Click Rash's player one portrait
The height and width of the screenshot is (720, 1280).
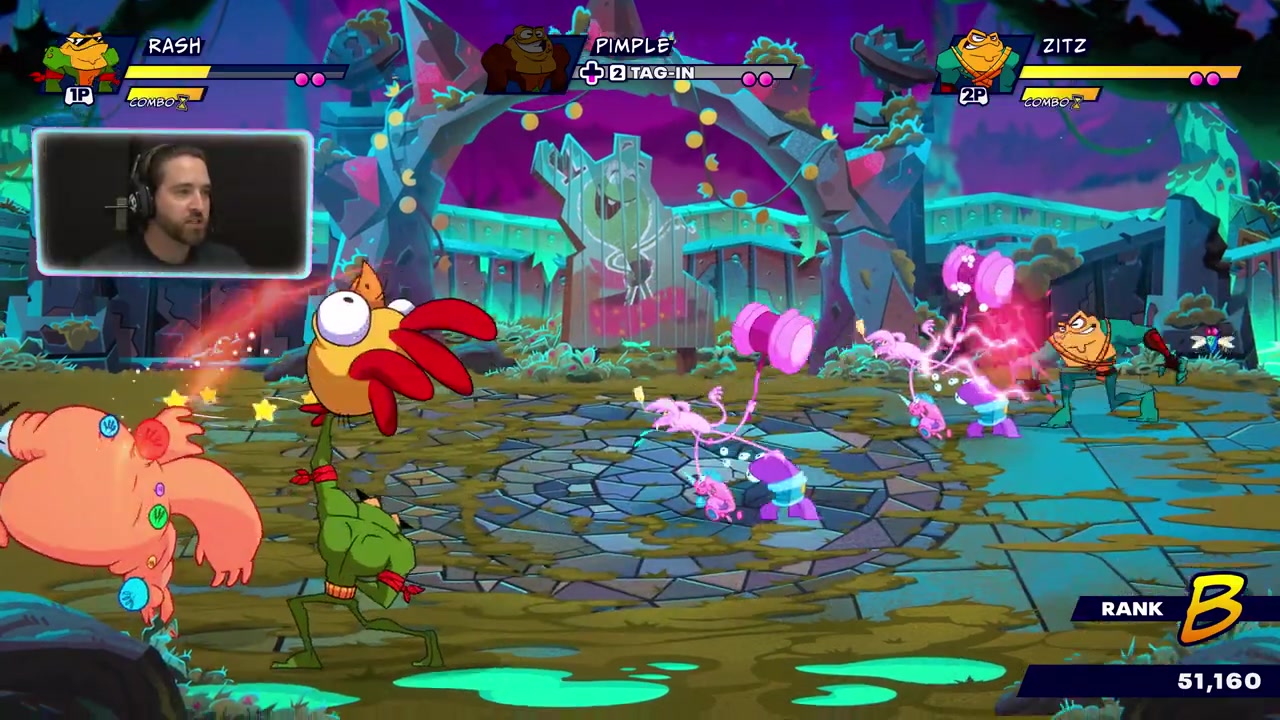click(82, 64)
